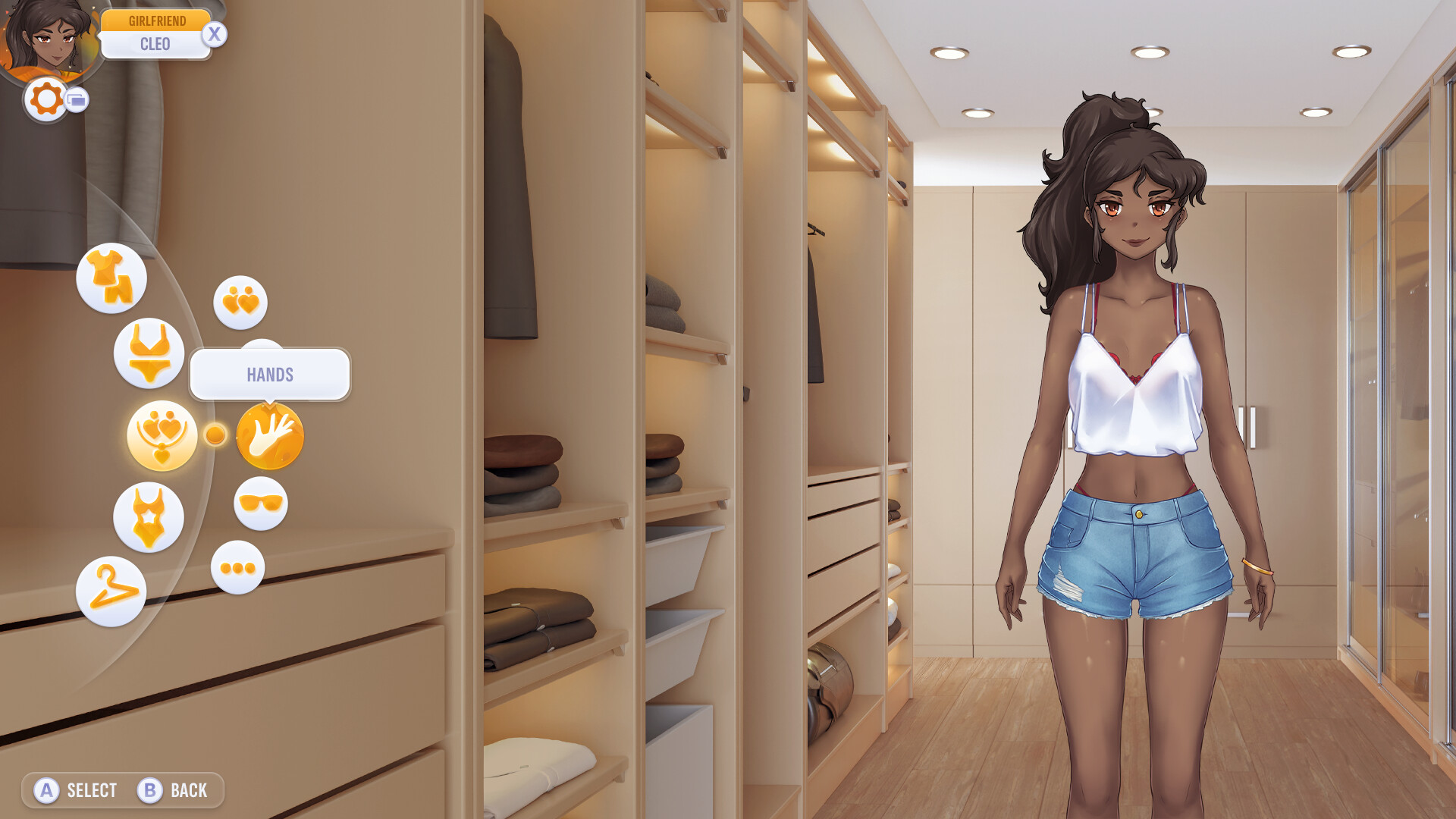Select the orange dot between accessory slots
Screen dimensions: 1456x819
216,435
